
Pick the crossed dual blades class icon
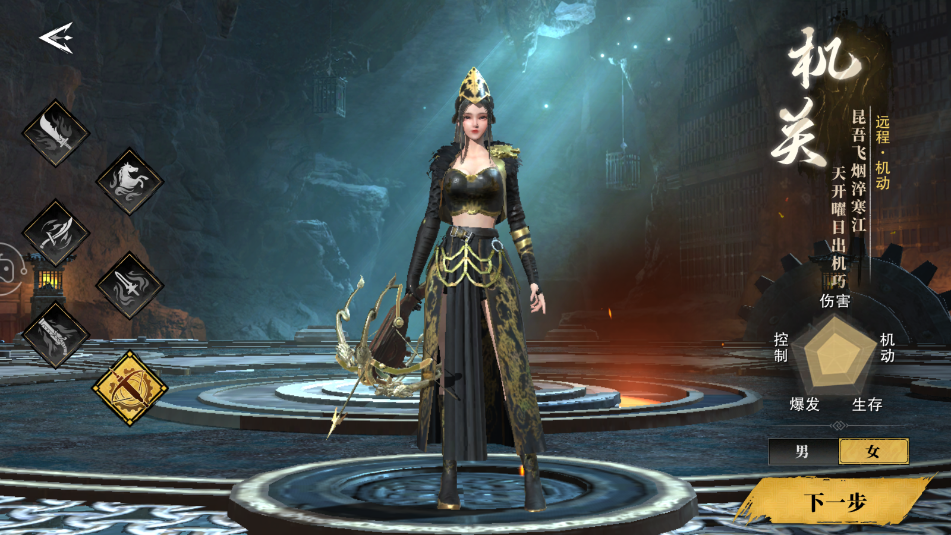[x=56, y=233]
